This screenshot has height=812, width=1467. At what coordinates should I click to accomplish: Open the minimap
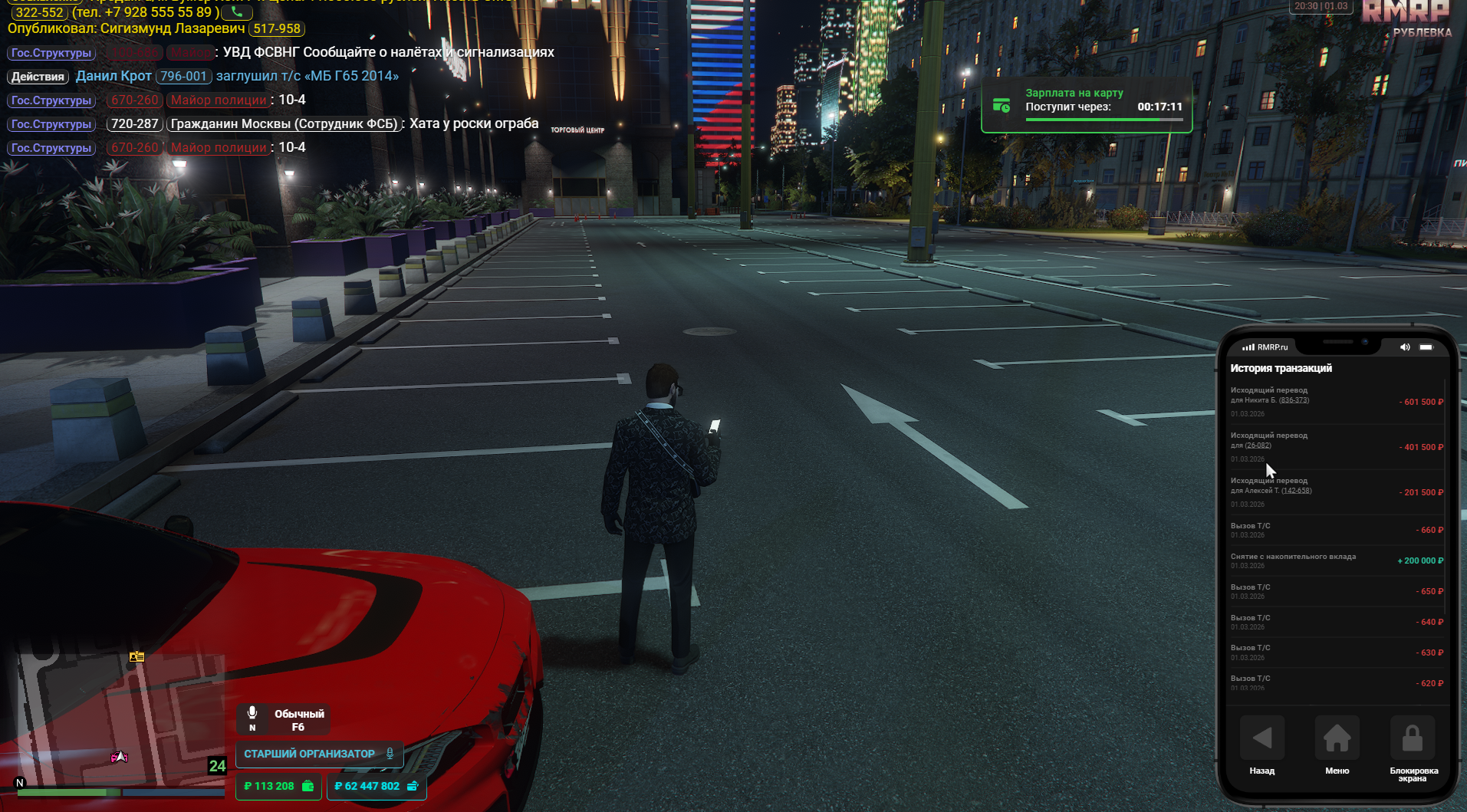click(119, 721)
